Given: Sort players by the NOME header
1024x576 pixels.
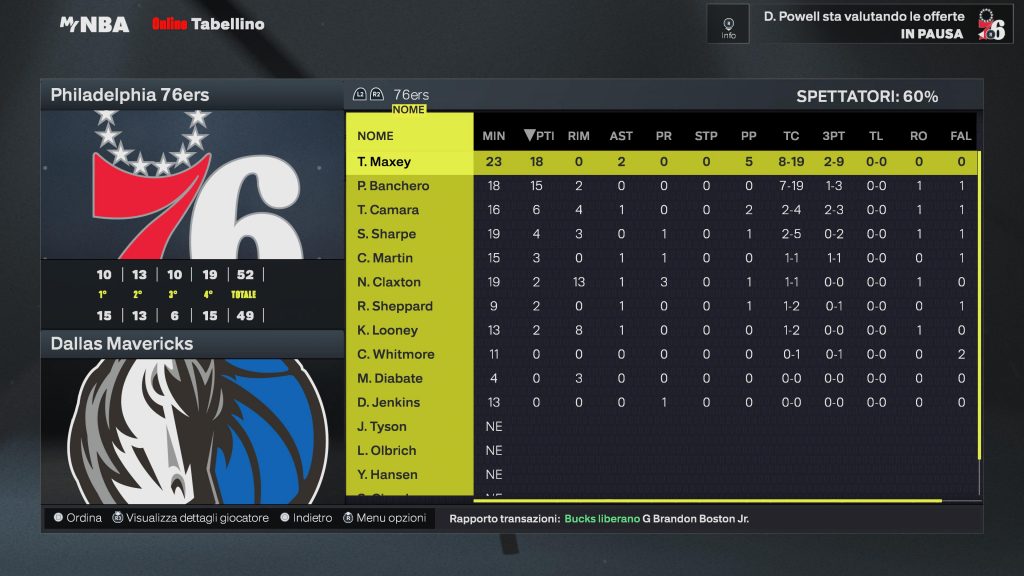Looking at the screenshot, I should [376, 136].
